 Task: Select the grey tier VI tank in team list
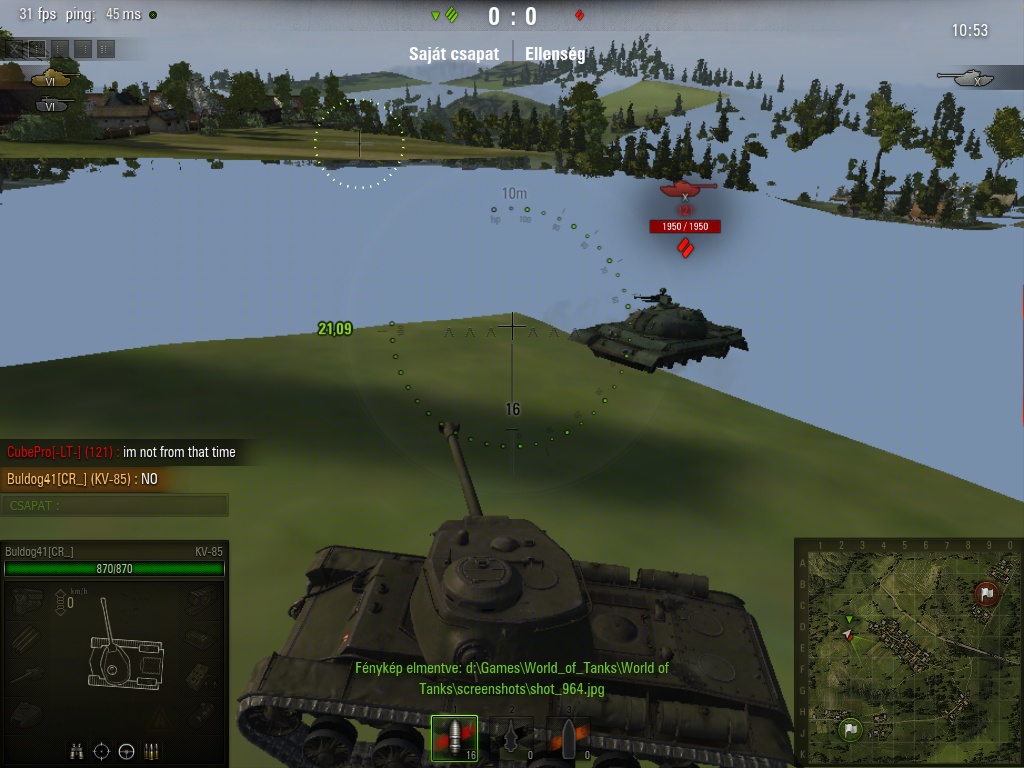52,103
